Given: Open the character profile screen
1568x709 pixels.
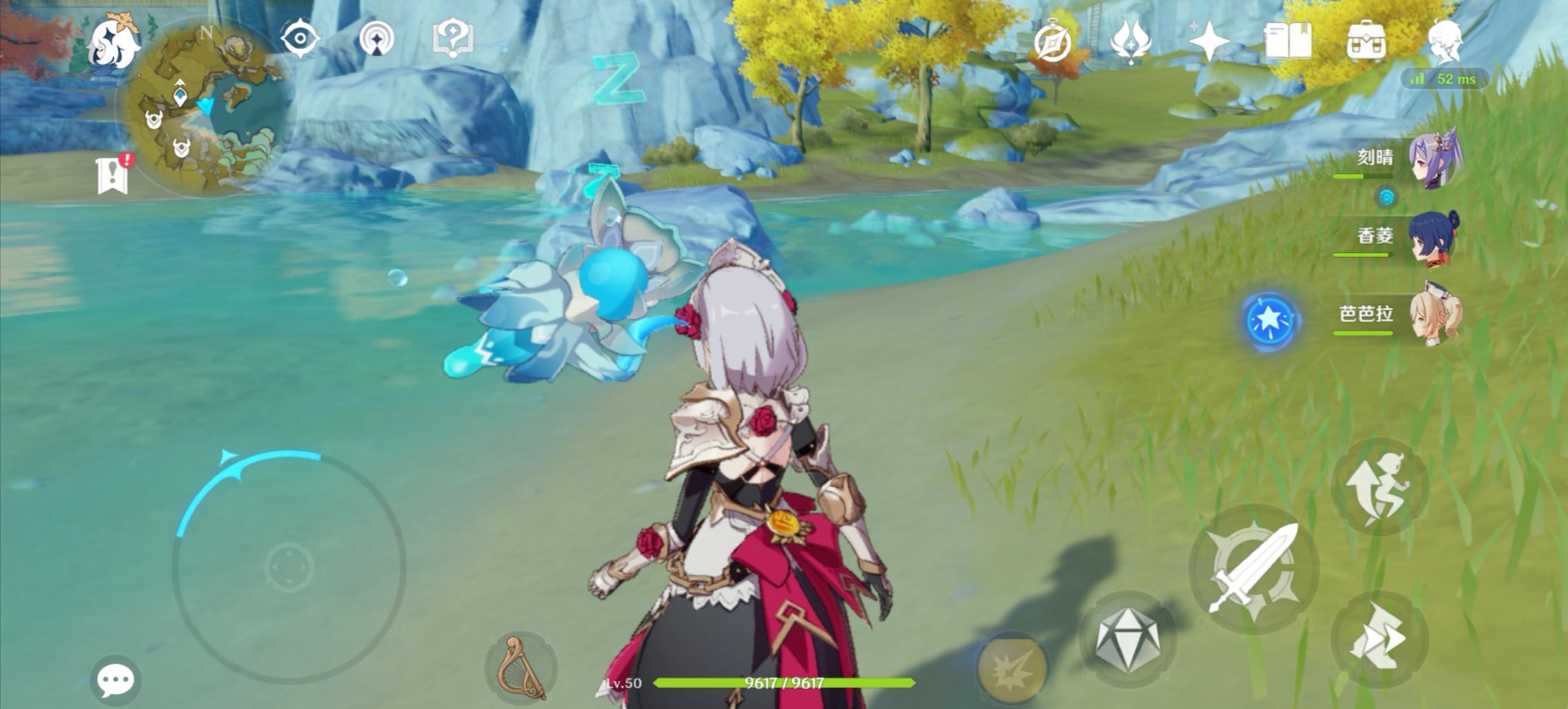Looking at the screenshot, I should pyautogui.click(x=1445, y=43).
